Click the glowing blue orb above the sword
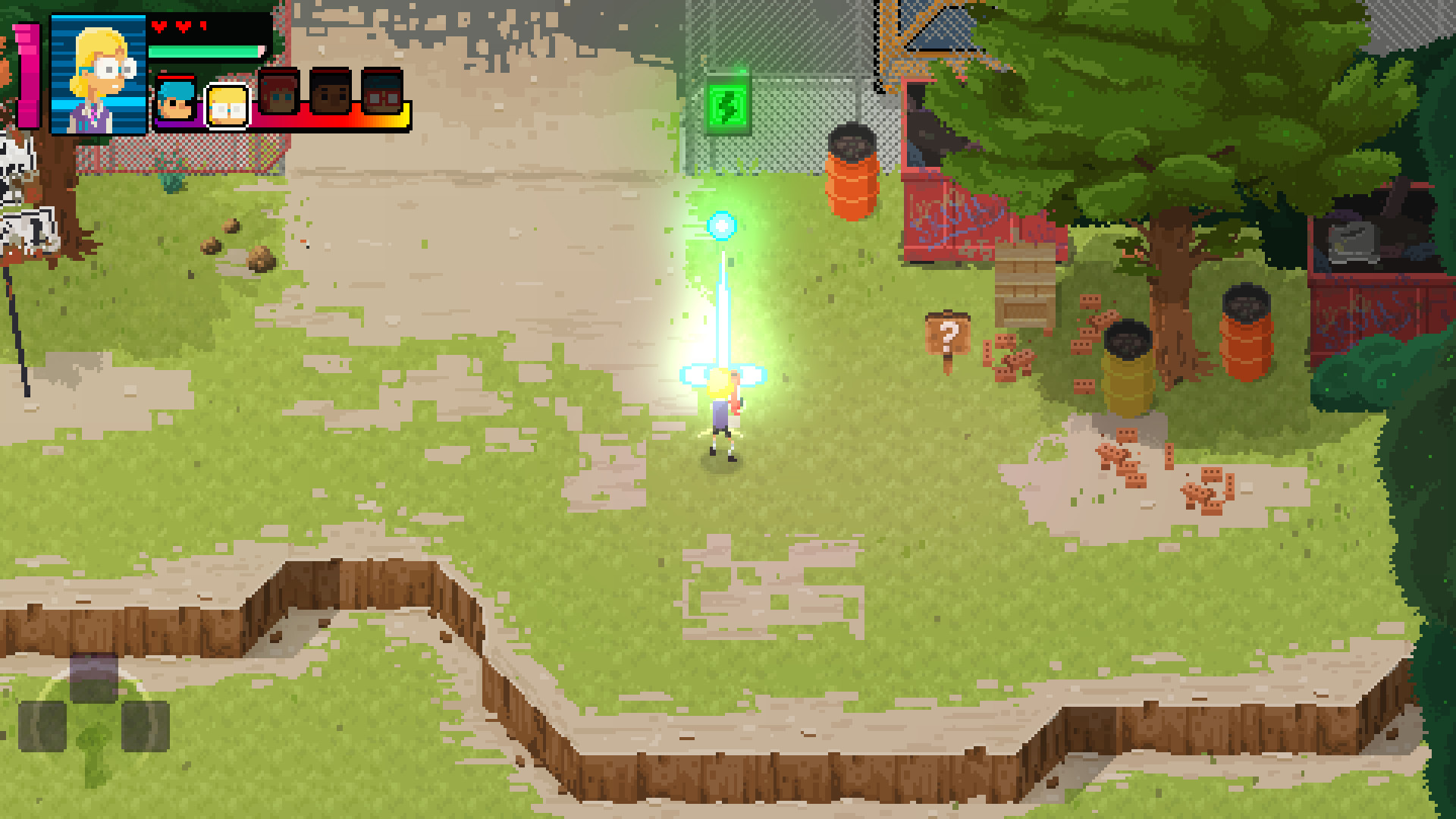 (723, 224)
